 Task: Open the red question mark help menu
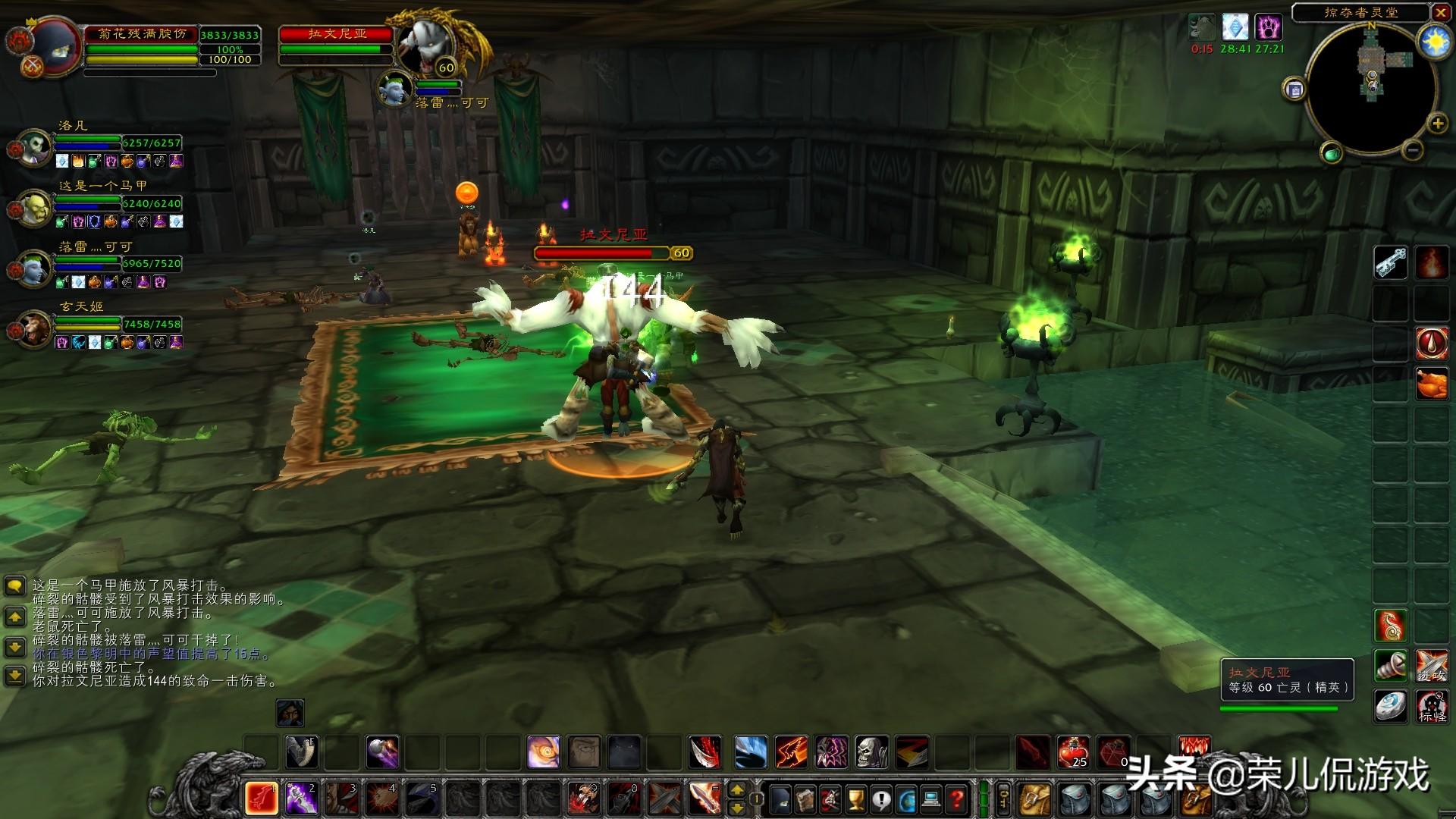point(957,799)
